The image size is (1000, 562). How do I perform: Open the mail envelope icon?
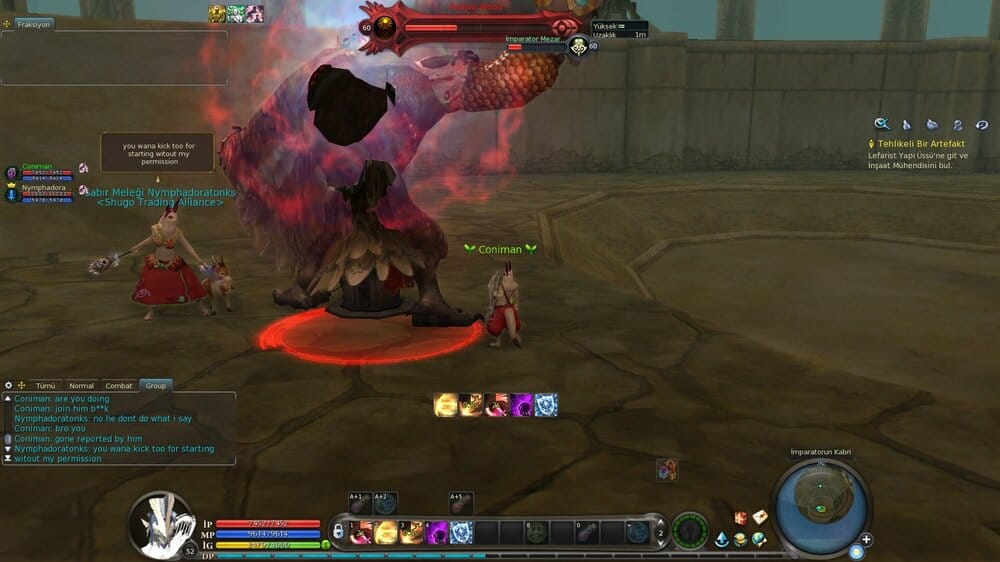coord(759,517)
